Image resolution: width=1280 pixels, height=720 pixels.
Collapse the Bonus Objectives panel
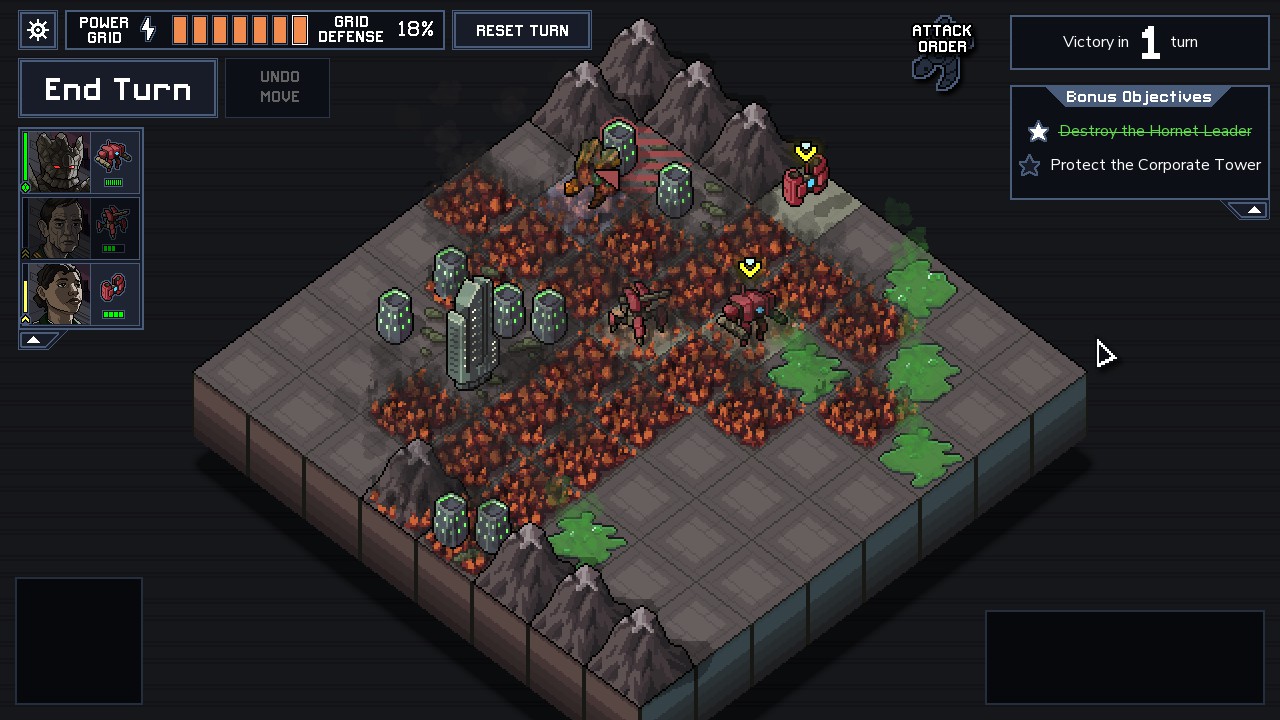1253,209
